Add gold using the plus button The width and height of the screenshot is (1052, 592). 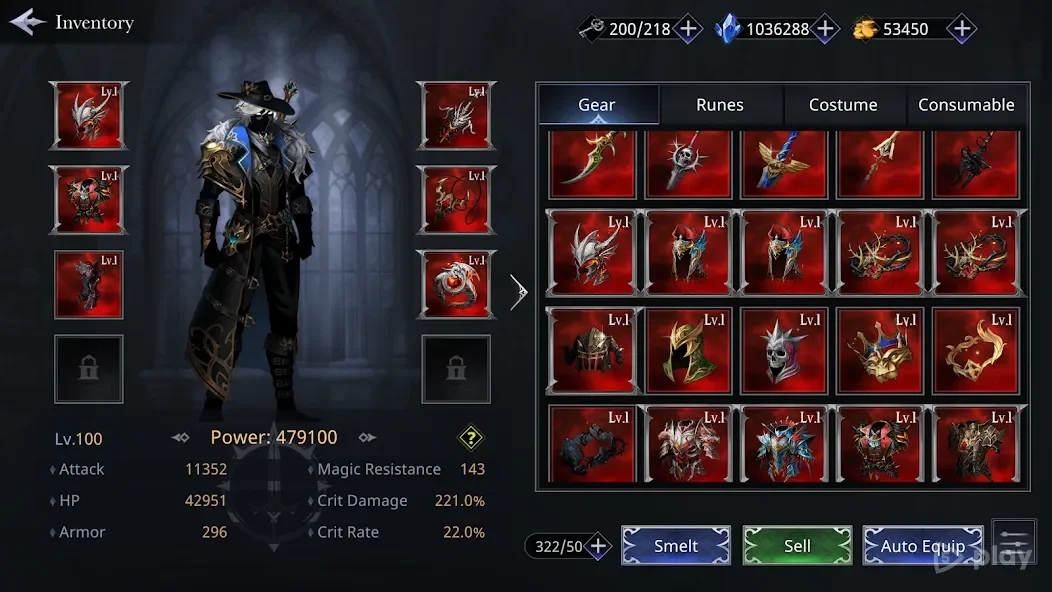[961, 29]
